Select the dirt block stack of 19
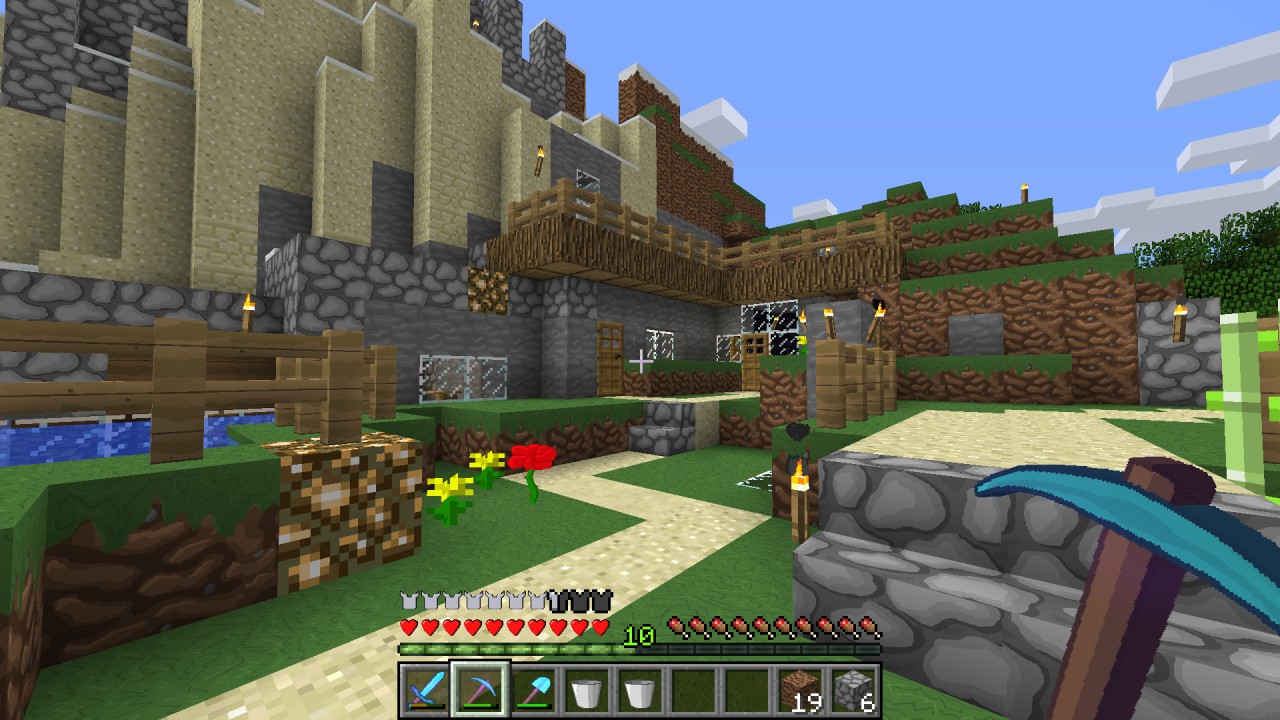Viewport: 1280px width, 720px height. pos(801,690)
